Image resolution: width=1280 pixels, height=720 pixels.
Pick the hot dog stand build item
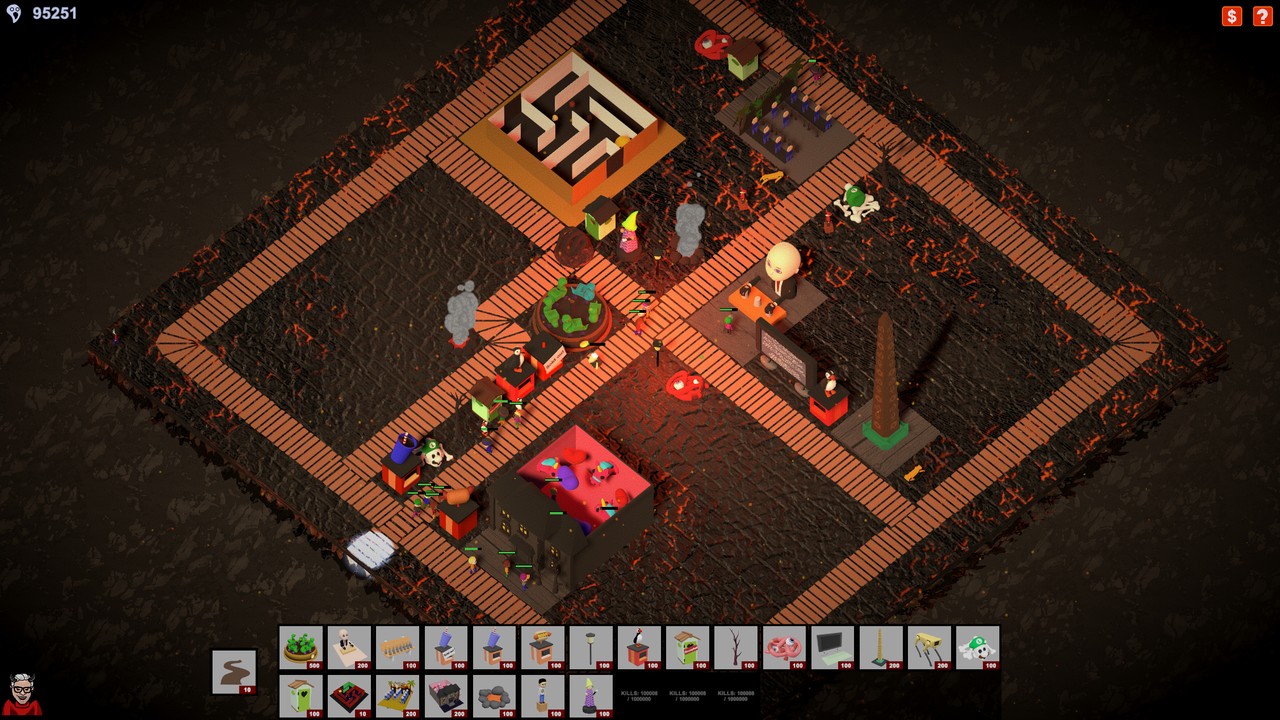[543, 647]
